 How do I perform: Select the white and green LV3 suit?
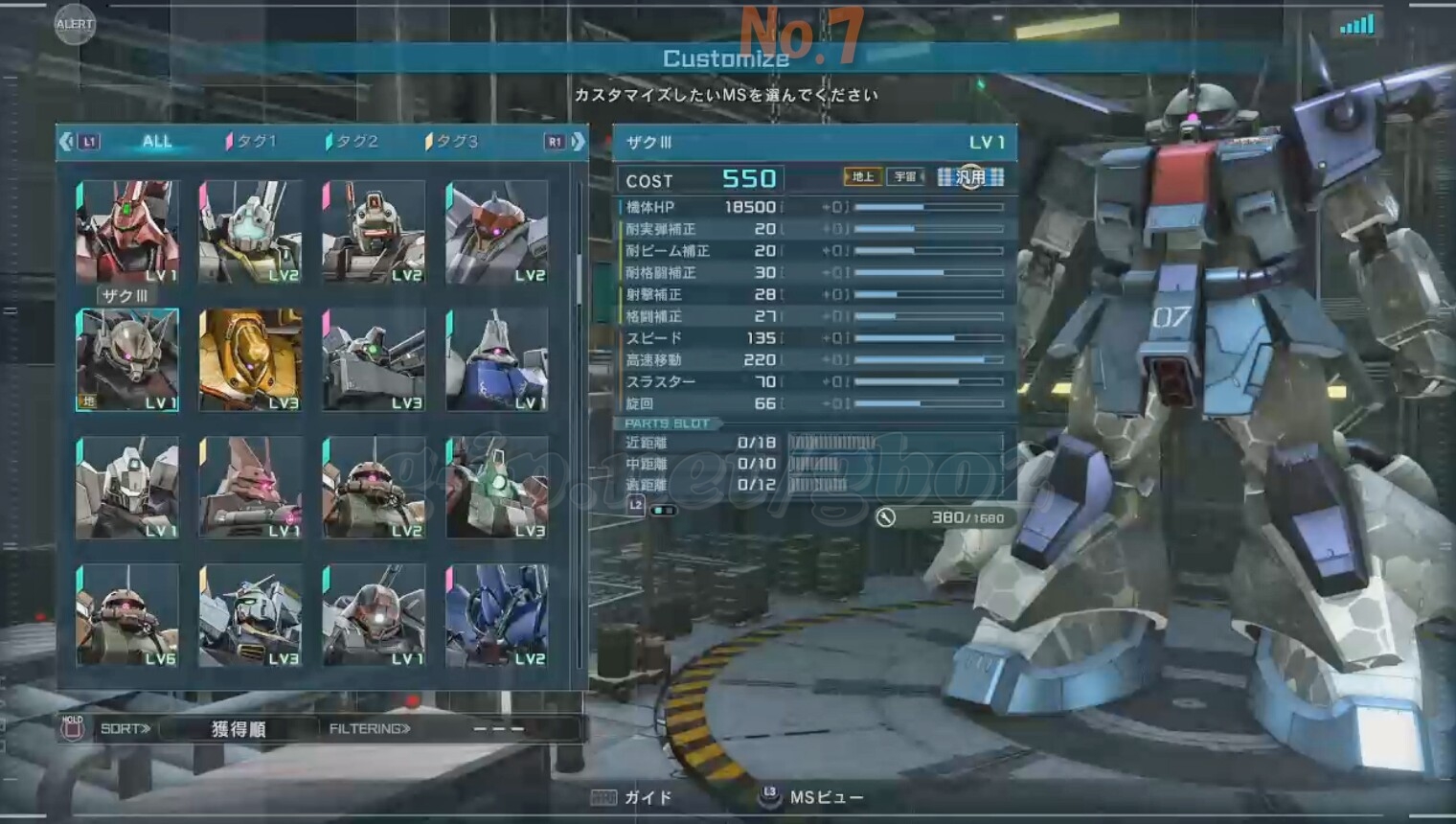496,487
